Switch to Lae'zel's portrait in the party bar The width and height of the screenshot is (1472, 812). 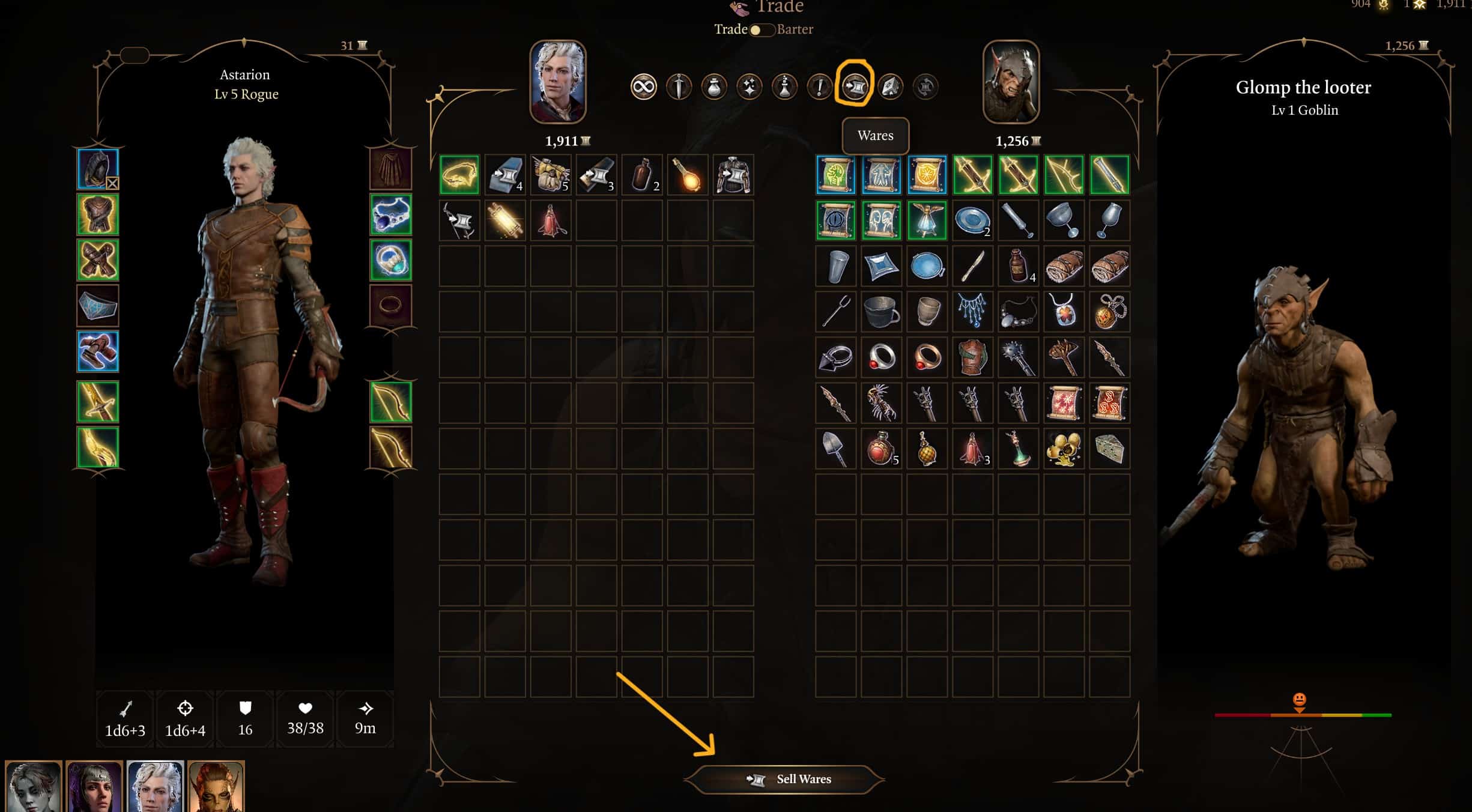coord(216,787)
